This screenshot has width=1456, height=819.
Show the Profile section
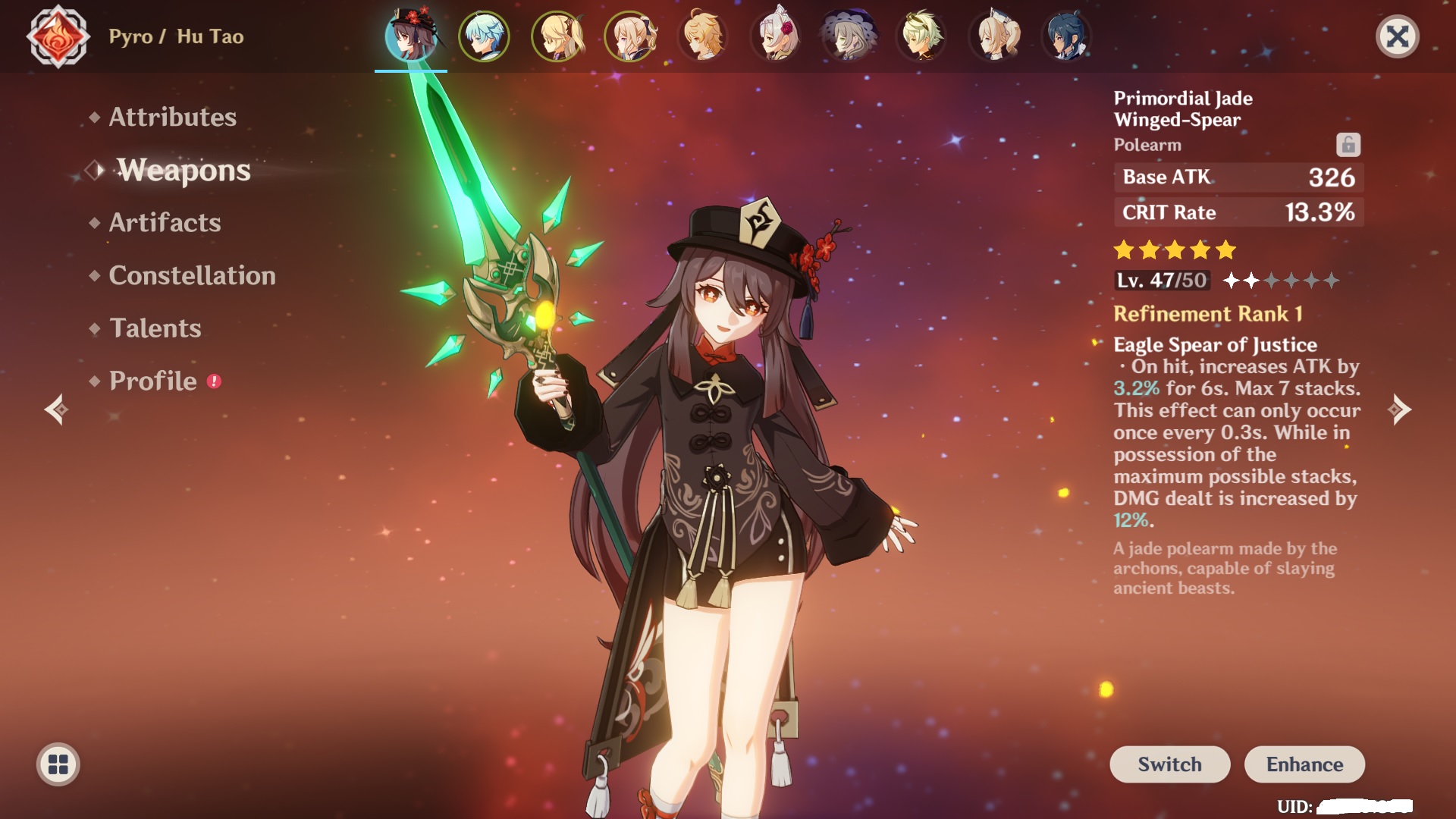pos(152,381)
